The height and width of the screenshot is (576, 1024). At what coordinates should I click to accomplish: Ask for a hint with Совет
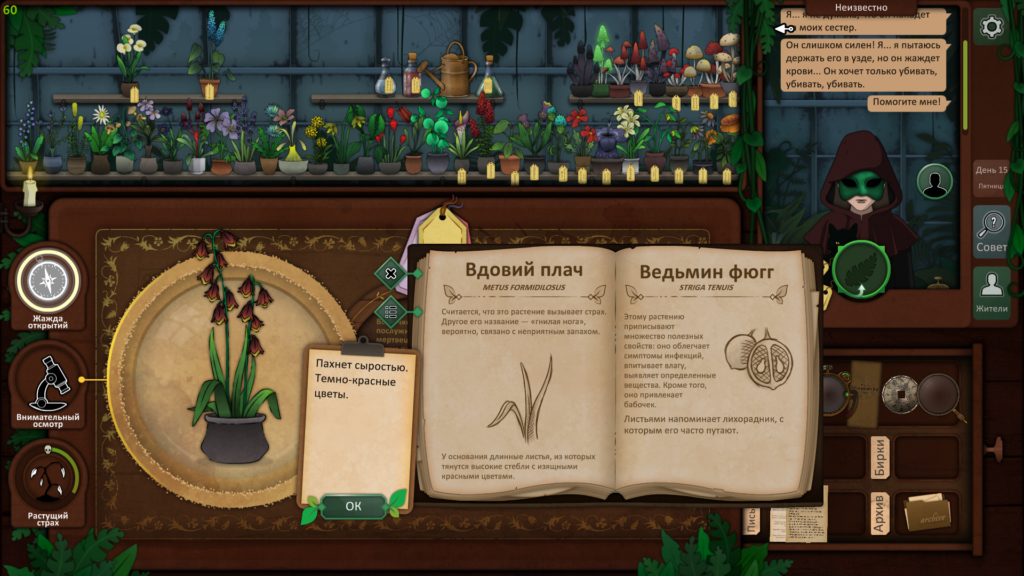(992, 232)
